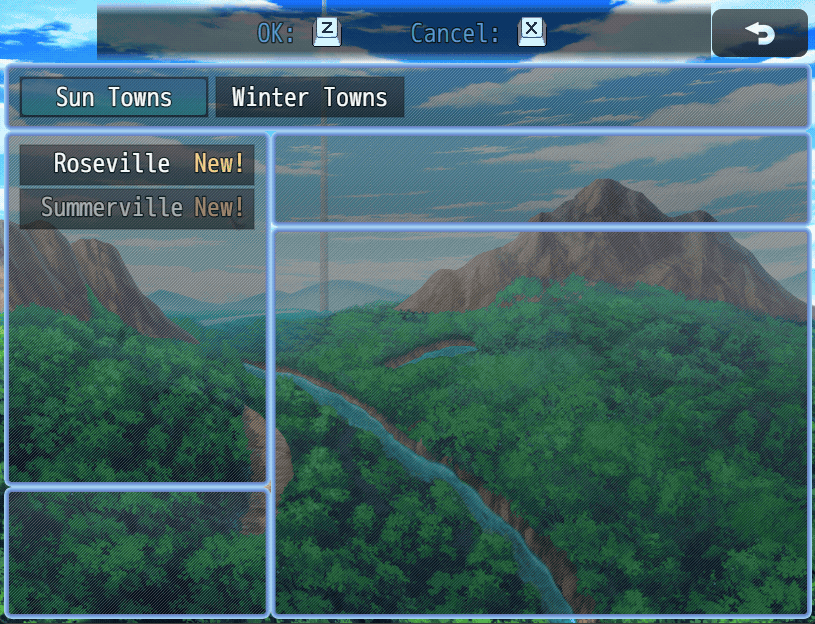
Task: Click the back arrow button
Action: [x=759, y=33]
